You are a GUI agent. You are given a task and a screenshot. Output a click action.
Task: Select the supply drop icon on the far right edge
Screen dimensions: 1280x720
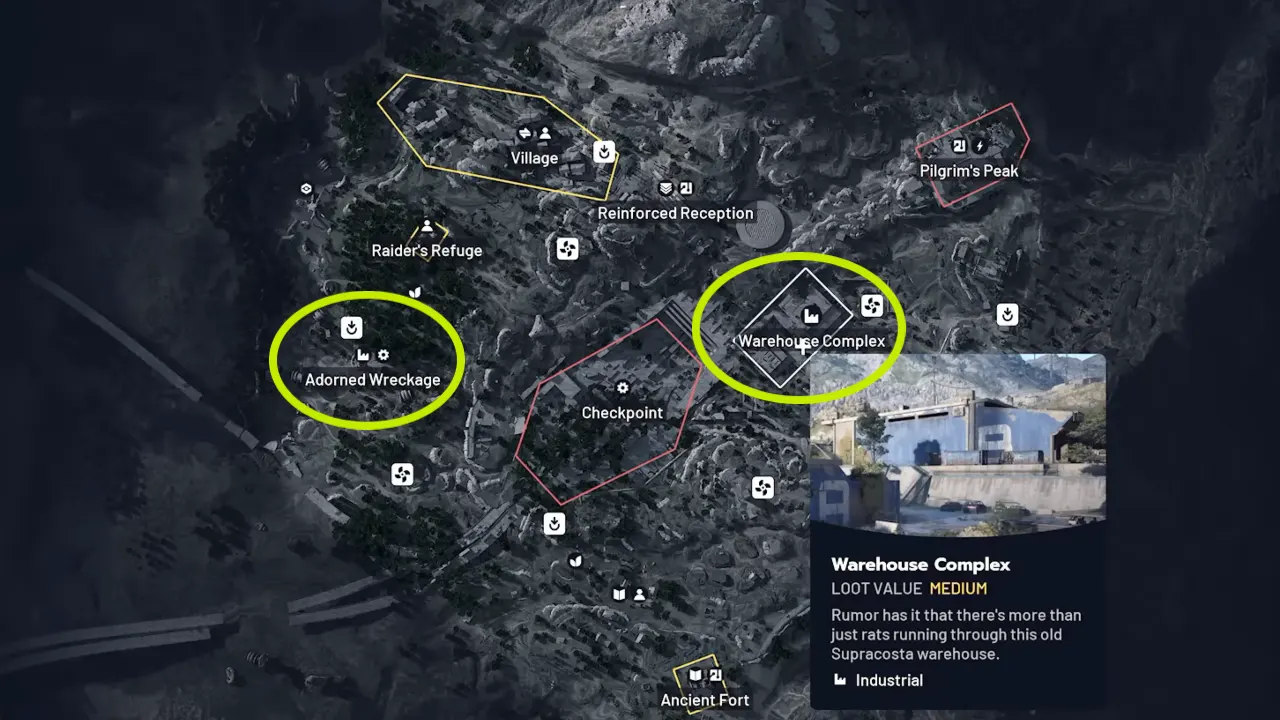(1008, 314)
